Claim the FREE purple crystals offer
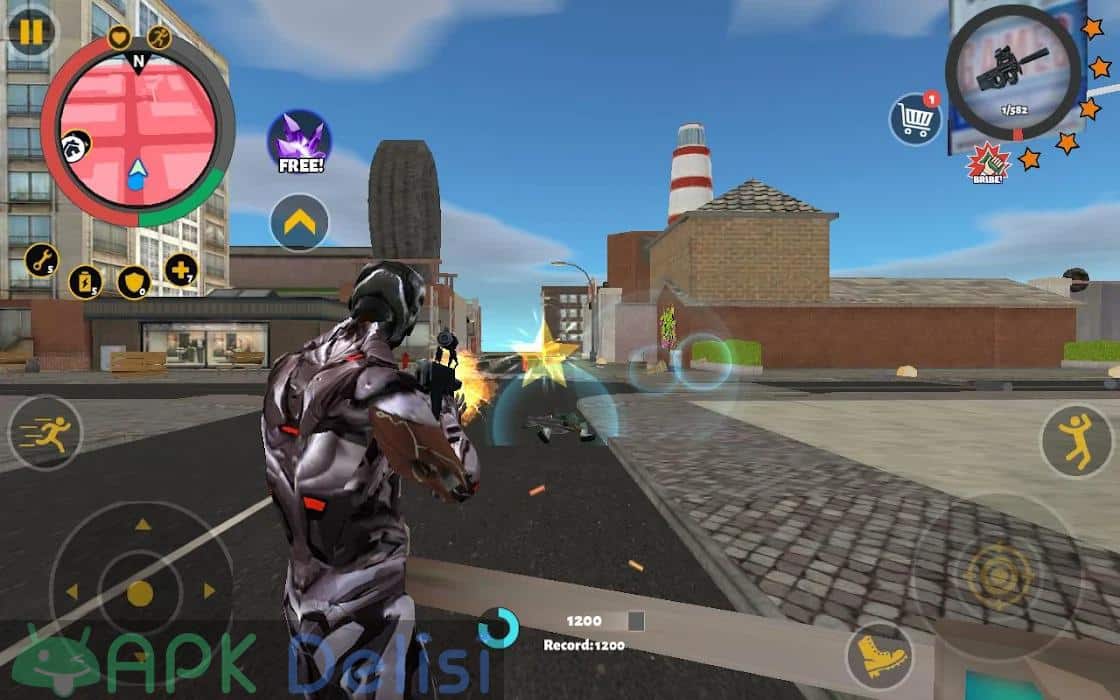The width and height of the screenshot is (1120, 700). pos(299,142)
